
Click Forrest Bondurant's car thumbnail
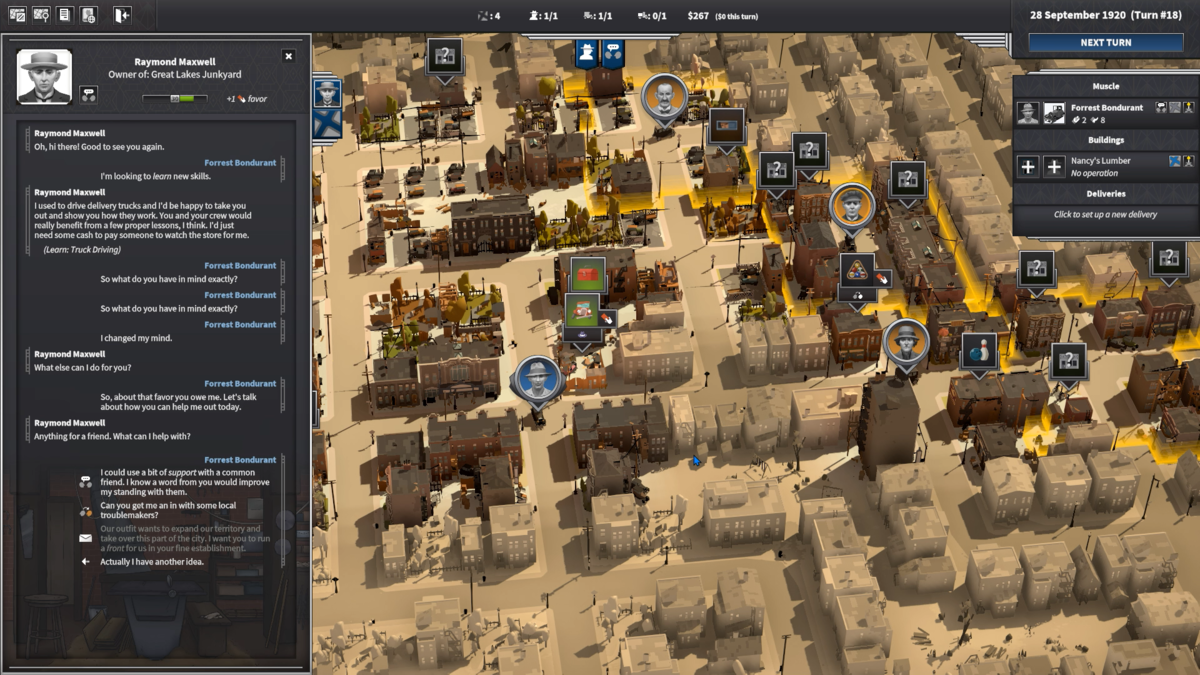click(x=1054, y=113)
